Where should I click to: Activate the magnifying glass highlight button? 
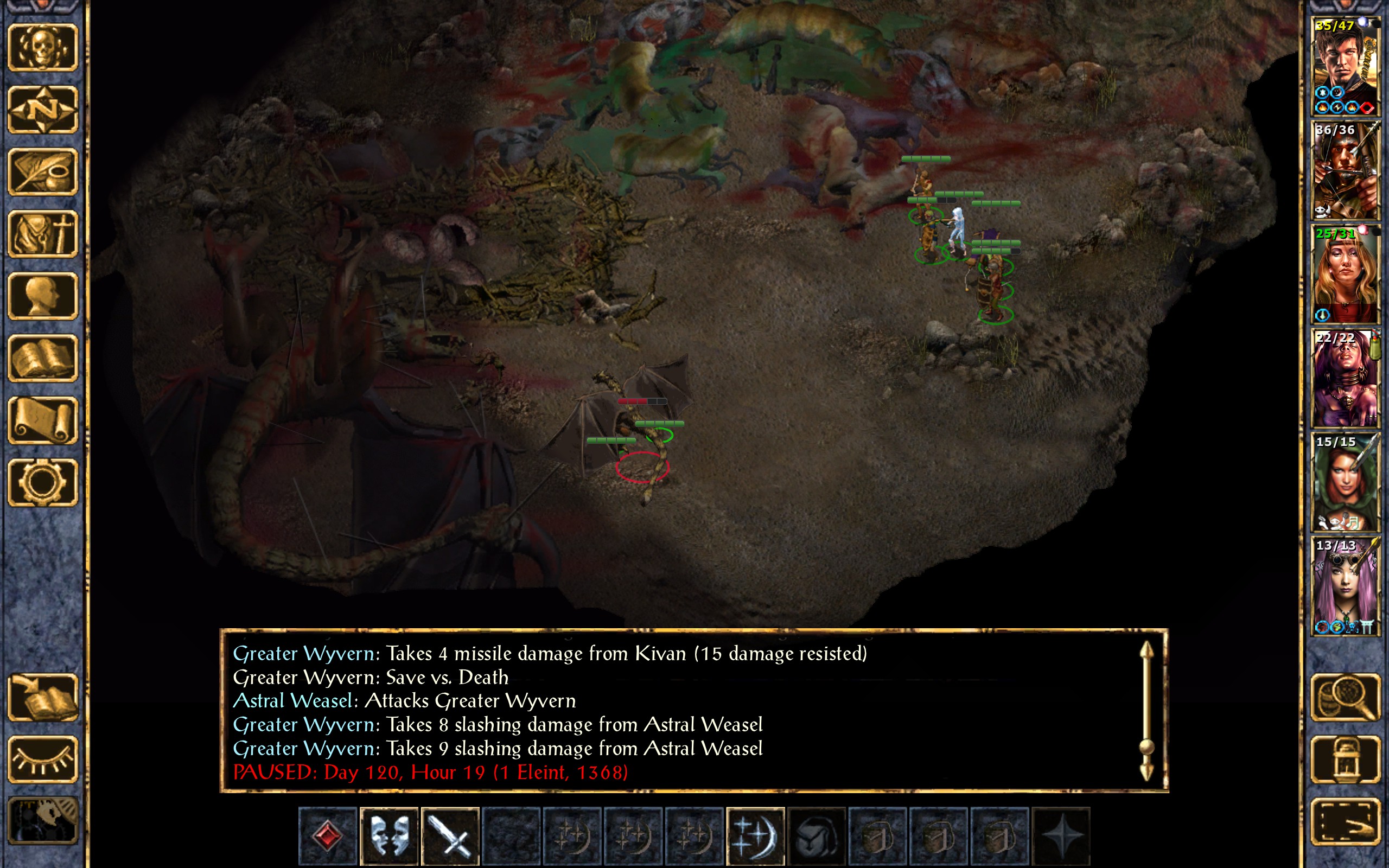pyautogui.click(x=1346, y=698)
